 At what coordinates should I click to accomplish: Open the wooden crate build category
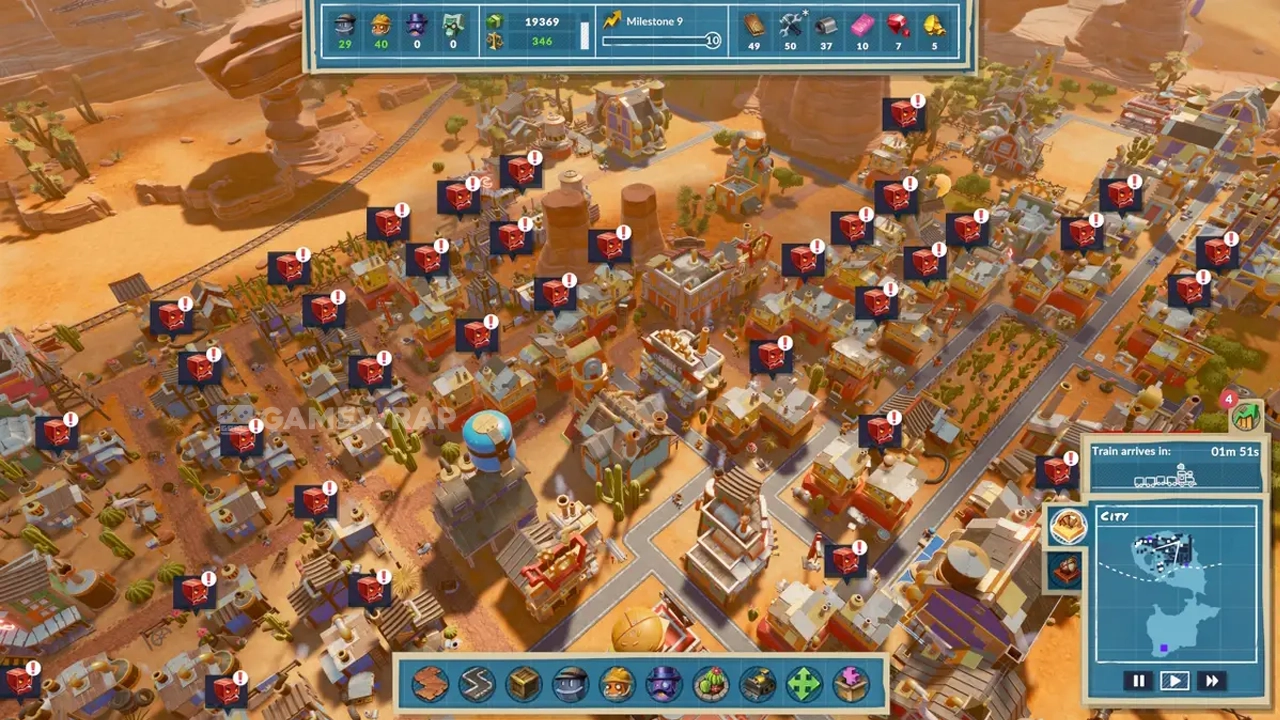pos(523,684)
